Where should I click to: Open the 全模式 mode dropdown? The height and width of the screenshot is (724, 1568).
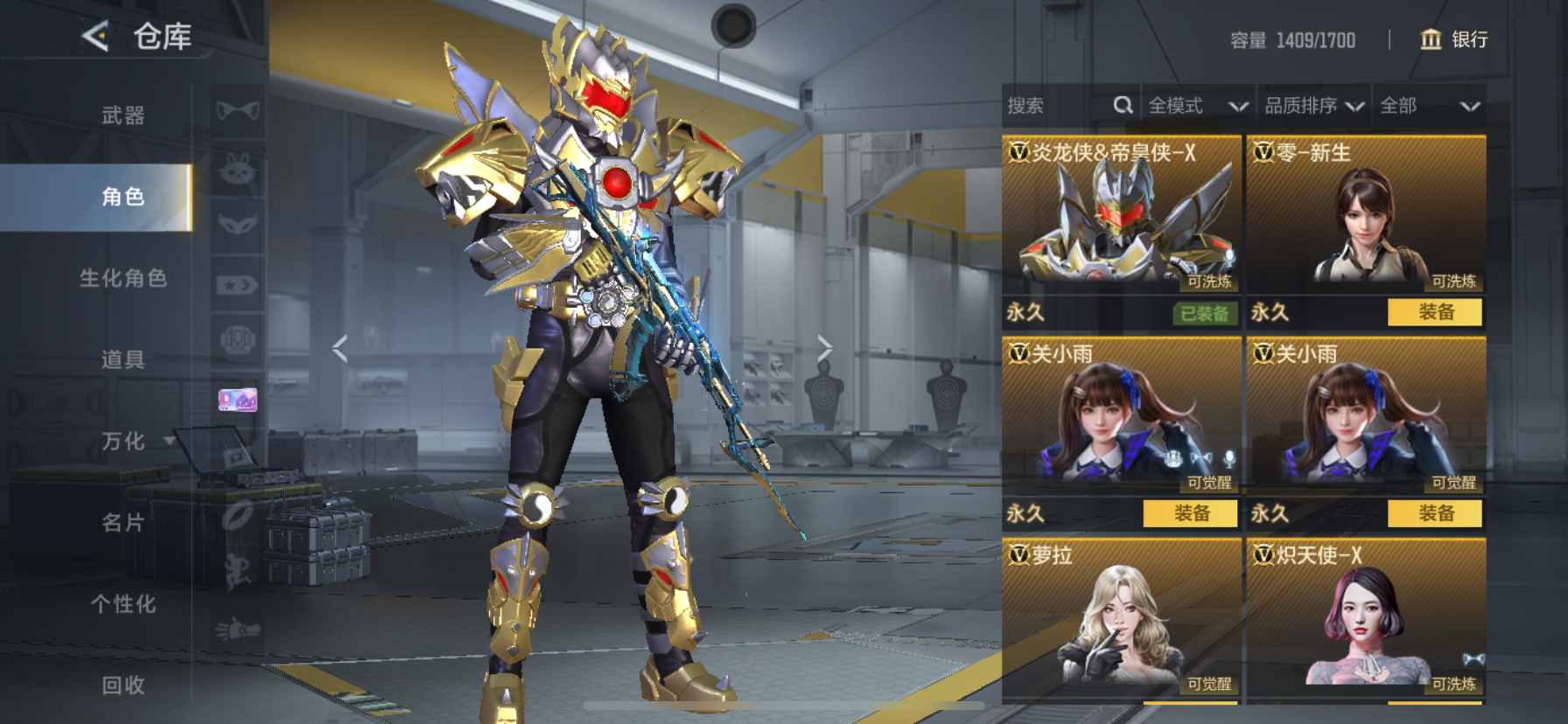pos(1197,106)
